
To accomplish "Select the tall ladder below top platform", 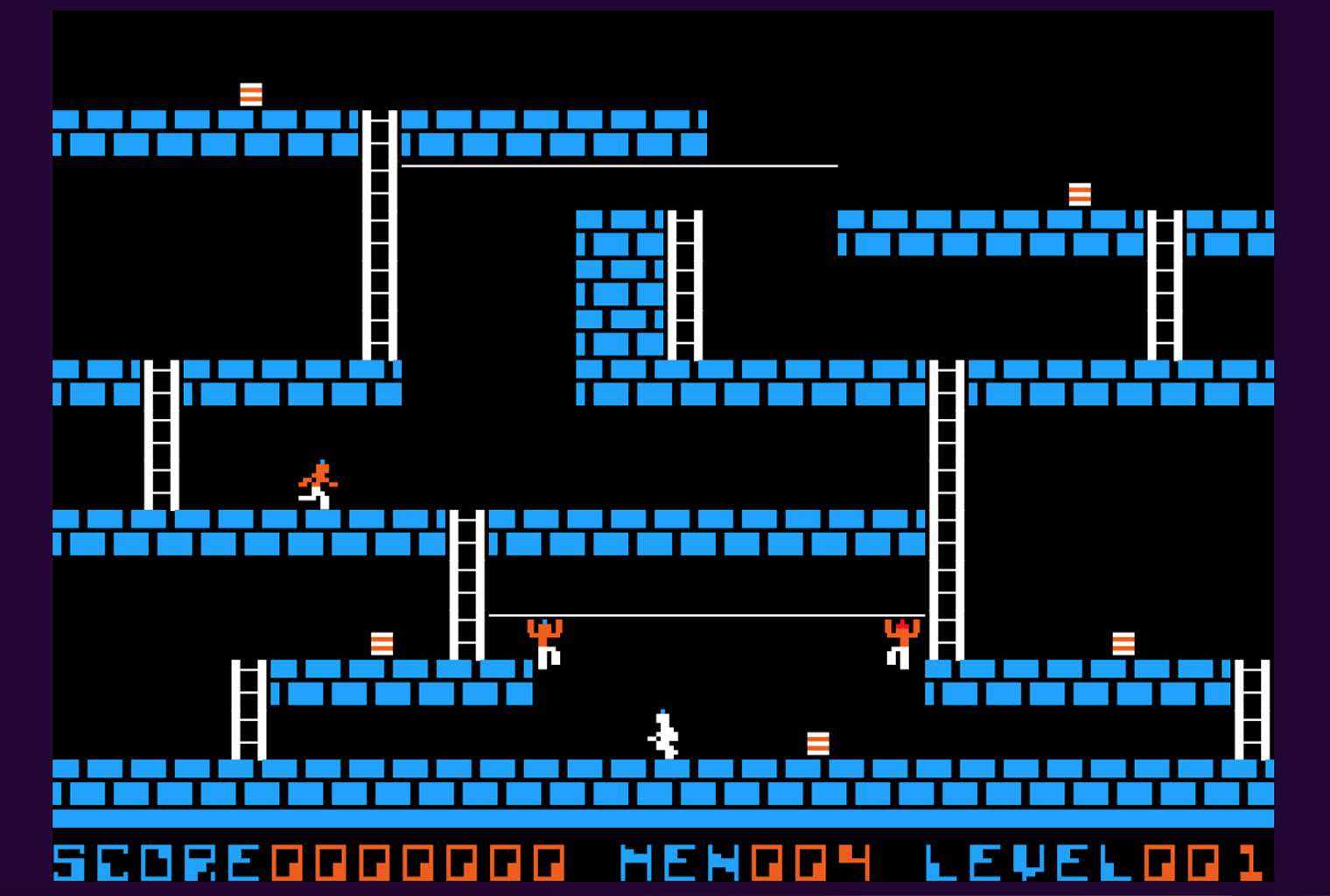I will (x=378, y=236).
